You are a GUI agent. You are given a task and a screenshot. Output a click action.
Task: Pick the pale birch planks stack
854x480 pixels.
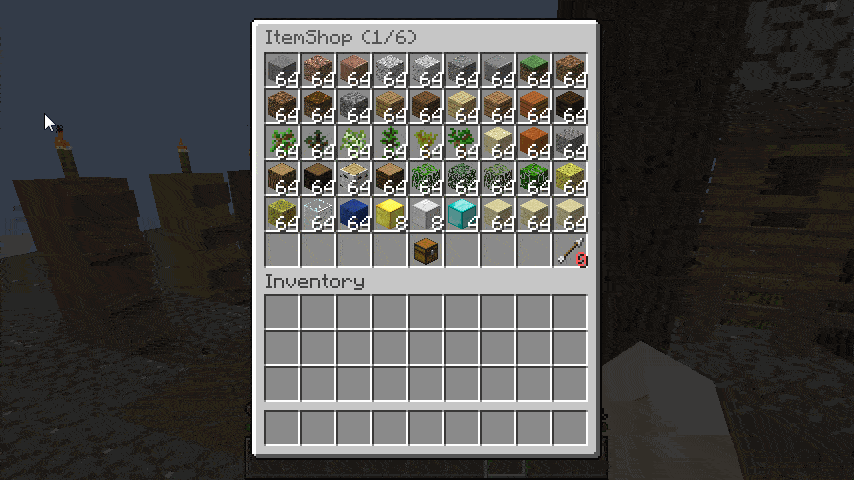click(x=462, y=106)
